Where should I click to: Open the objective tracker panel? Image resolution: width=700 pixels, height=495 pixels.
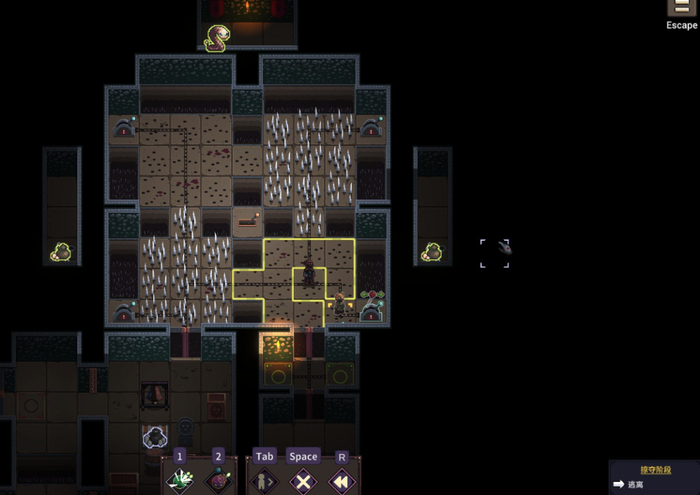point(654,476)
